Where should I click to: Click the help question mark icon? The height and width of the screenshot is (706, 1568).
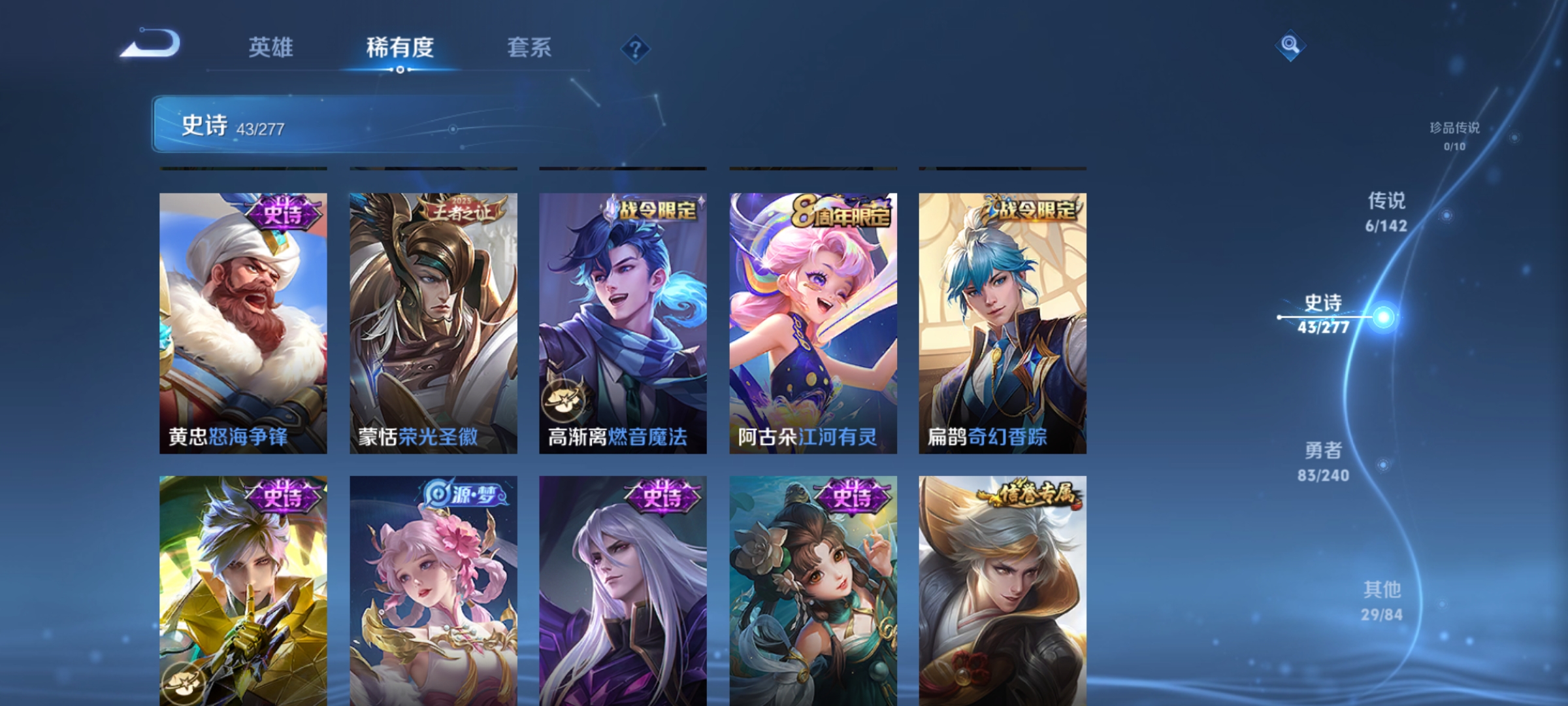(636, 50)
